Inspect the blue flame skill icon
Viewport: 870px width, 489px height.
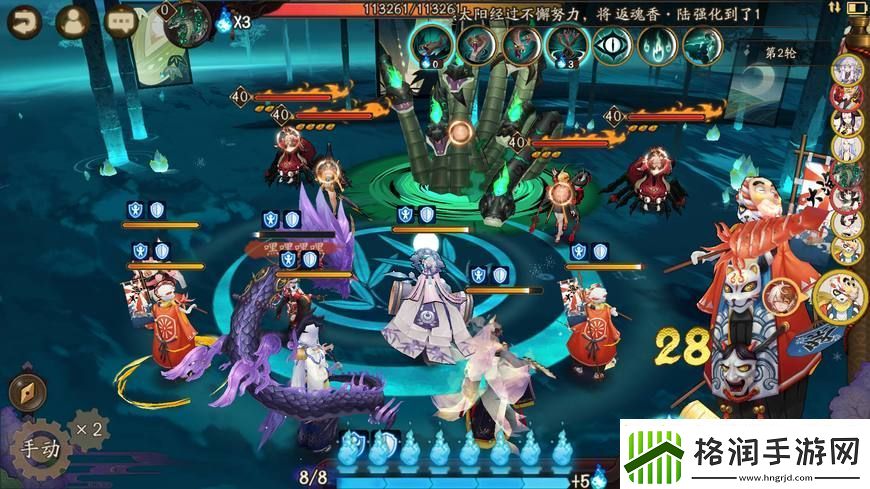pyautogui.click(x=659, y=45)
